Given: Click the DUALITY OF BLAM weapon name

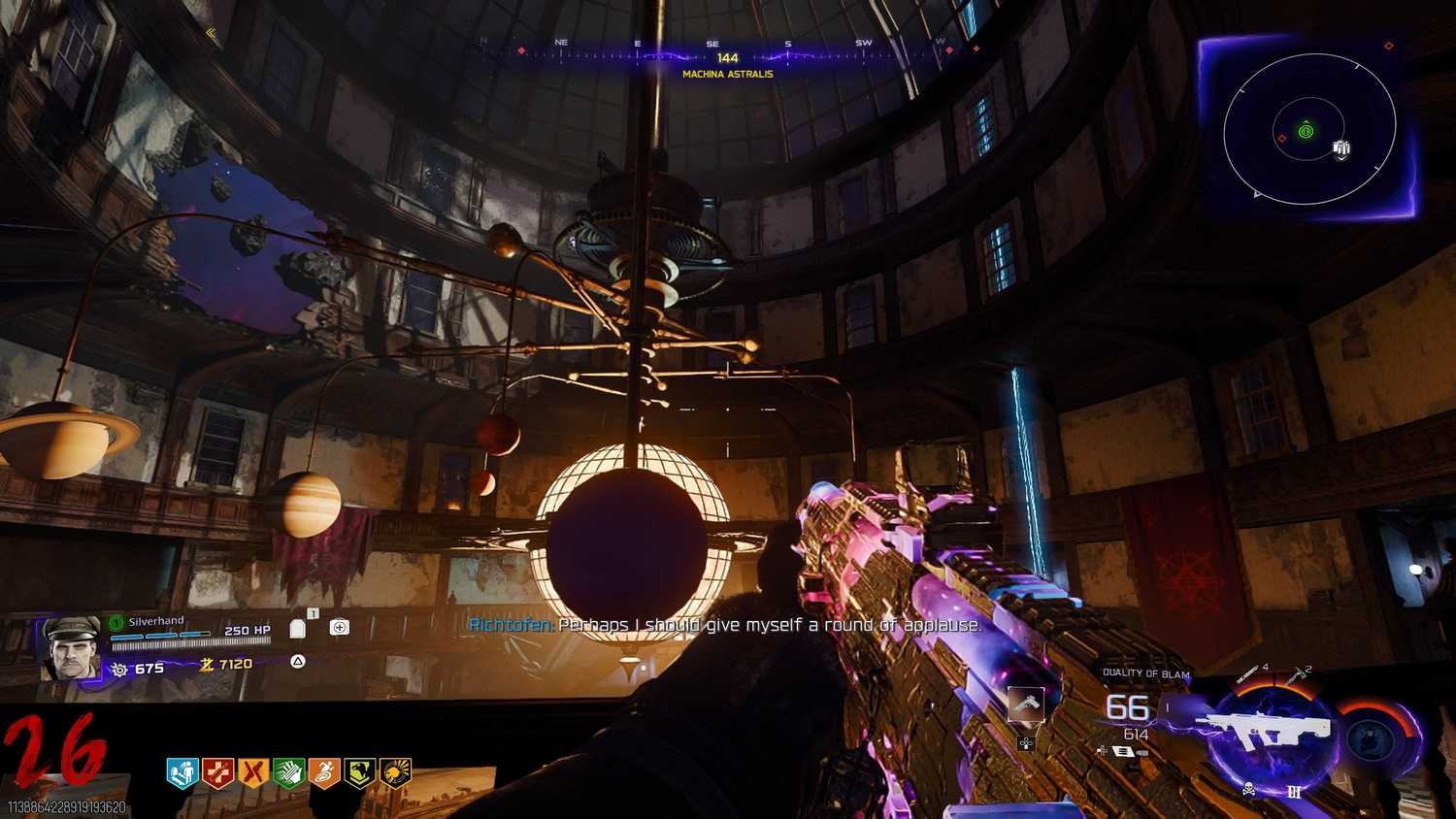Looking at the screenshot, I should (1145, 671).
